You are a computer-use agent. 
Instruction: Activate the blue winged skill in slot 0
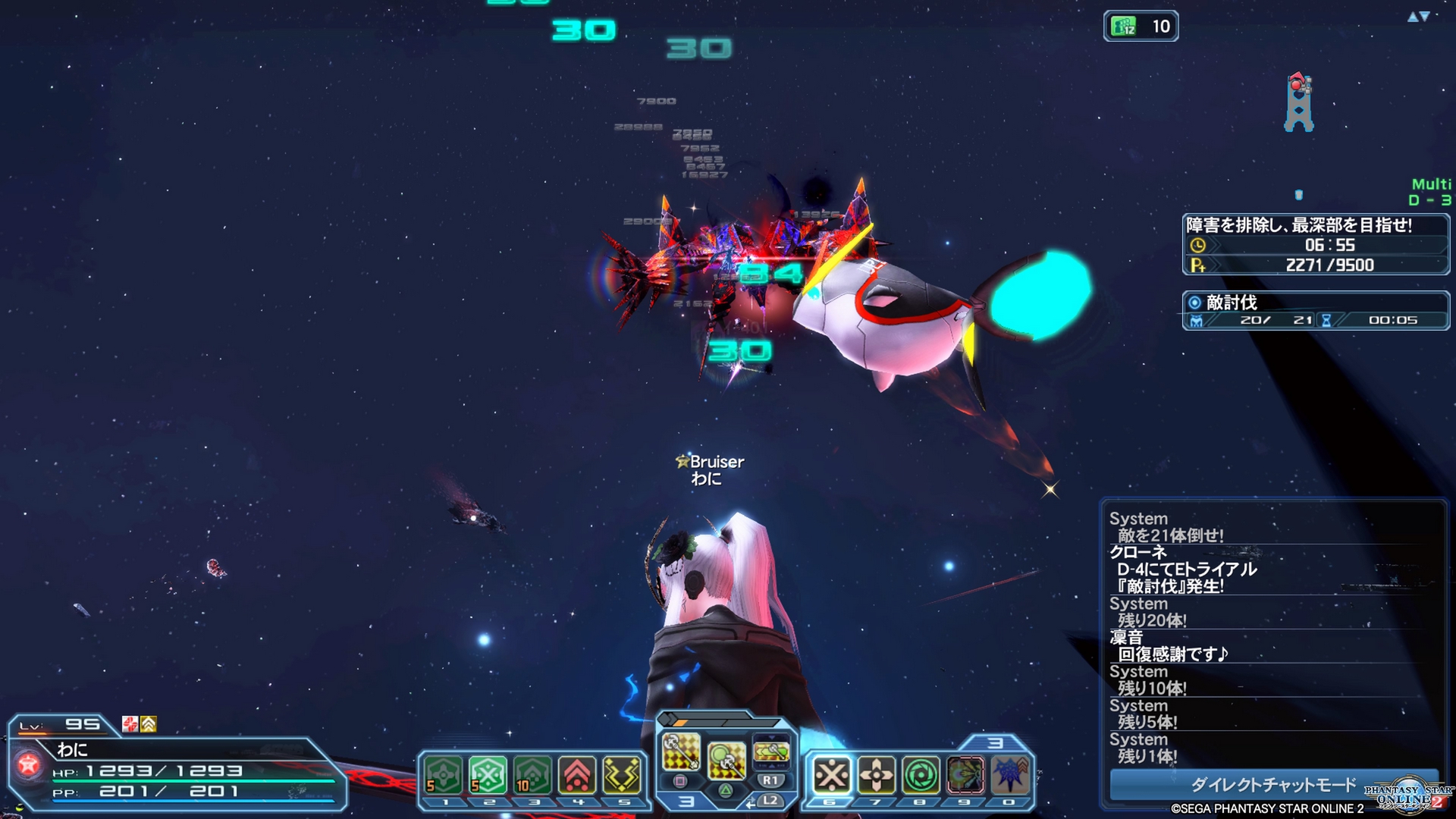(x=1009, y=775)
